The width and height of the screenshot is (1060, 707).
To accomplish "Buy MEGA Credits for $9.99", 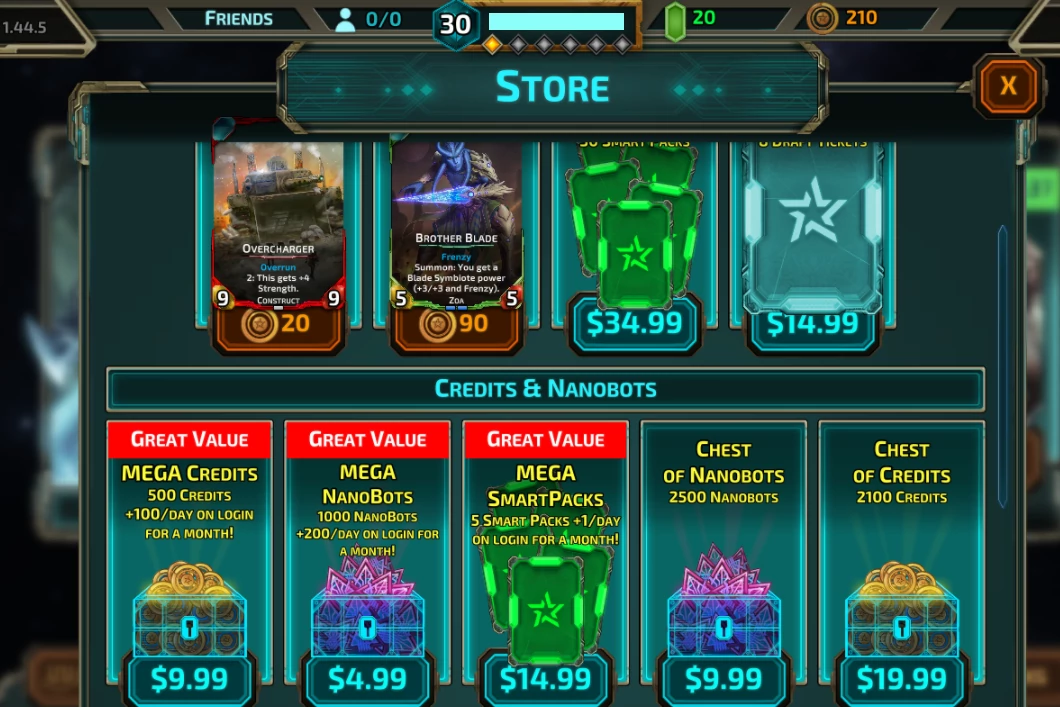I will pyautogui.click(x=189, y=679).
